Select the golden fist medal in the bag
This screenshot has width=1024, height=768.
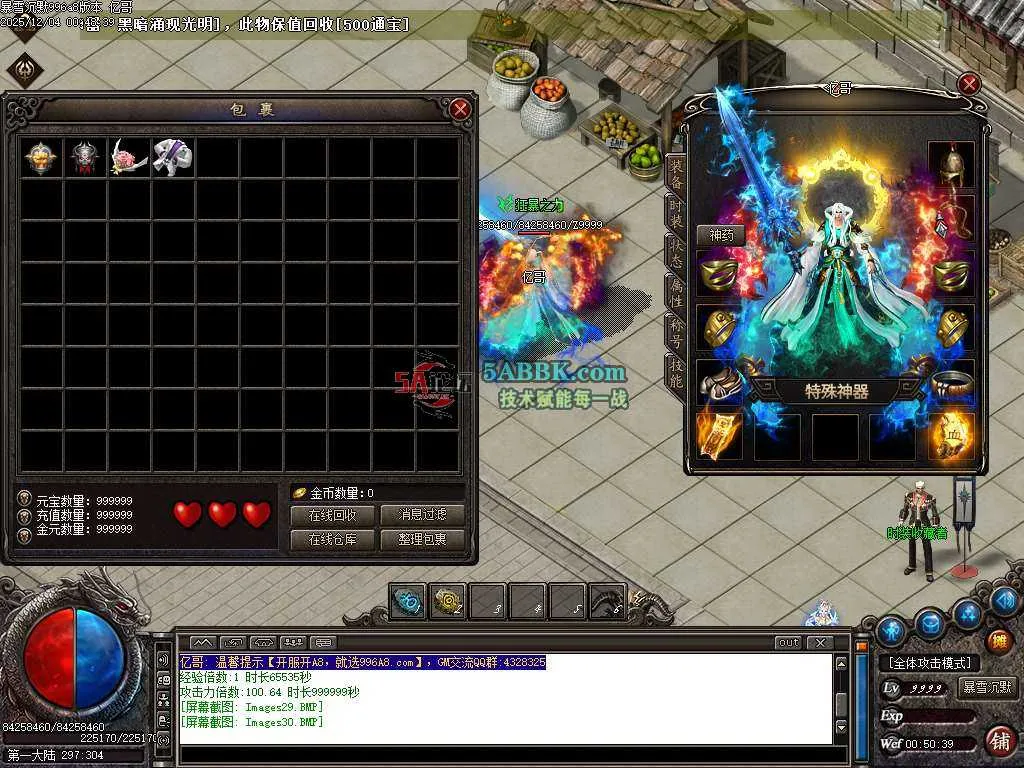[42, 157]
